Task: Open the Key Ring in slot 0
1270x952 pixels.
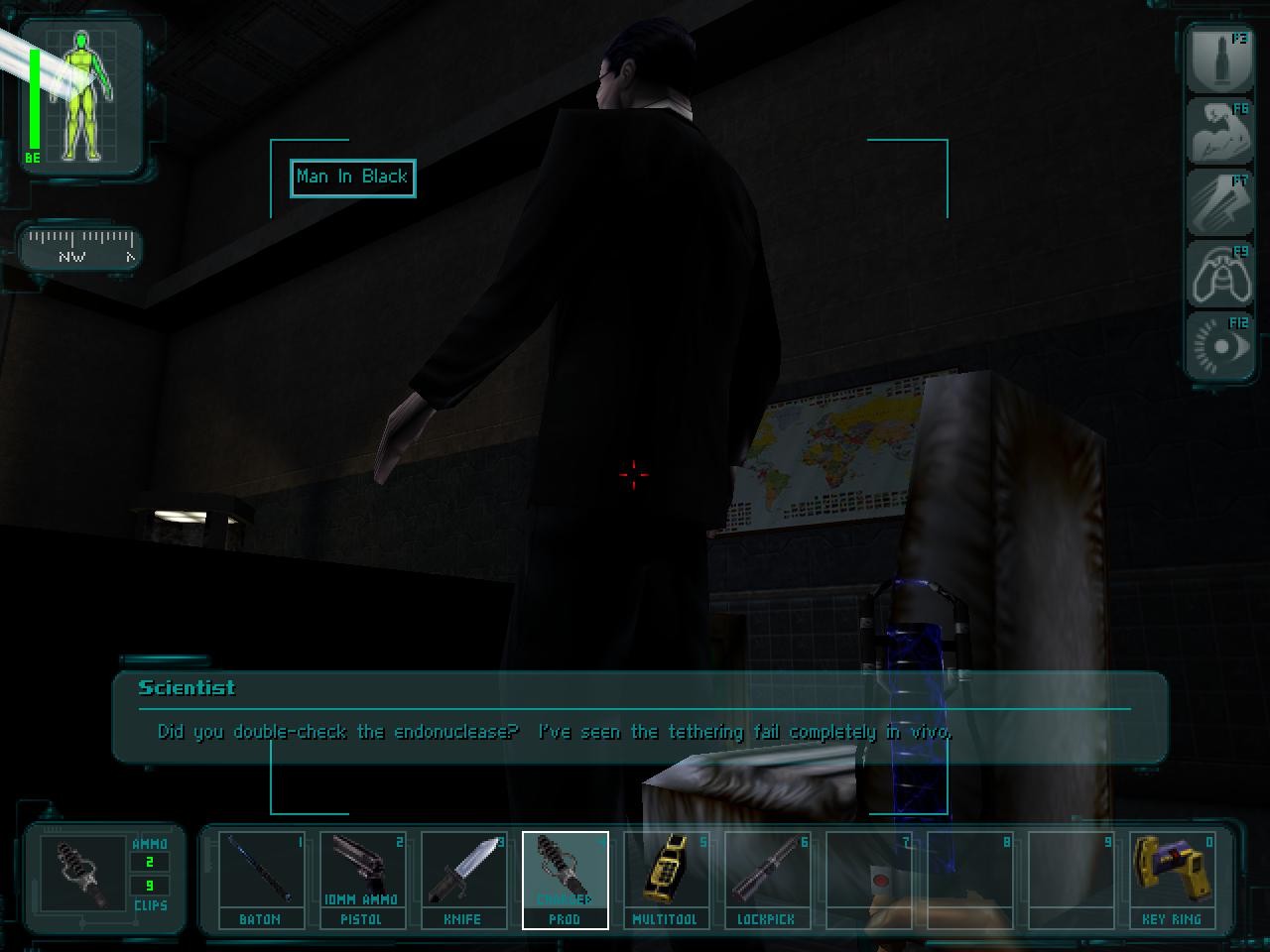Action: (1173, 878)
